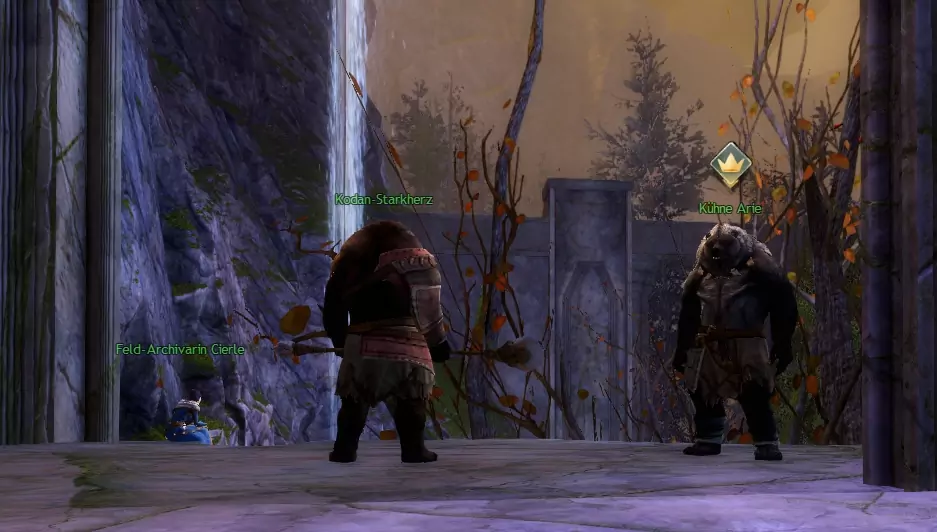Screen dimensions: 937x532
Task: Click the crown marker icon above Kühne Arie
Action: (x=730, y=164)
